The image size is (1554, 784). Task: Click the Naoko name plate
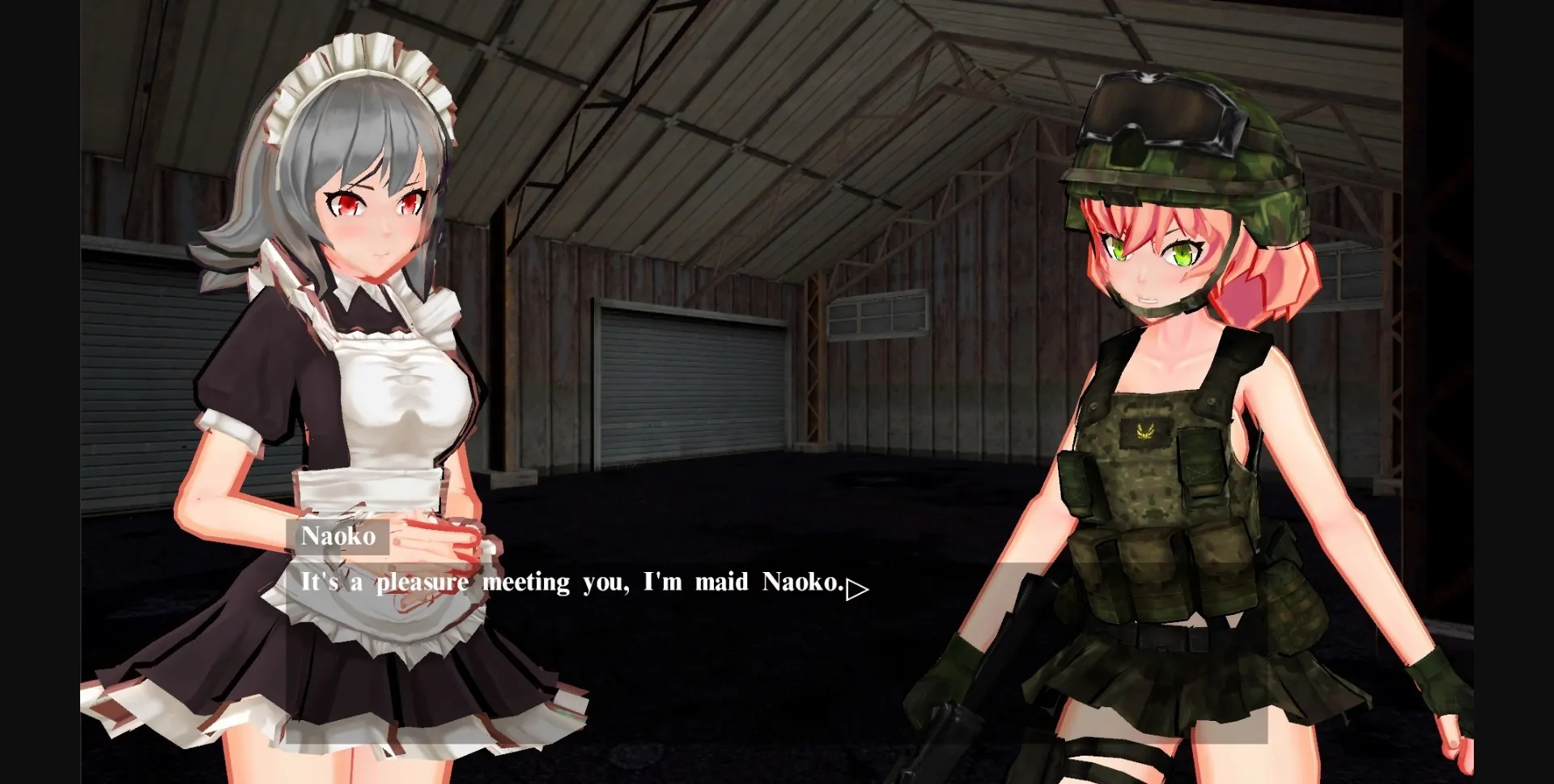[338, 536]
